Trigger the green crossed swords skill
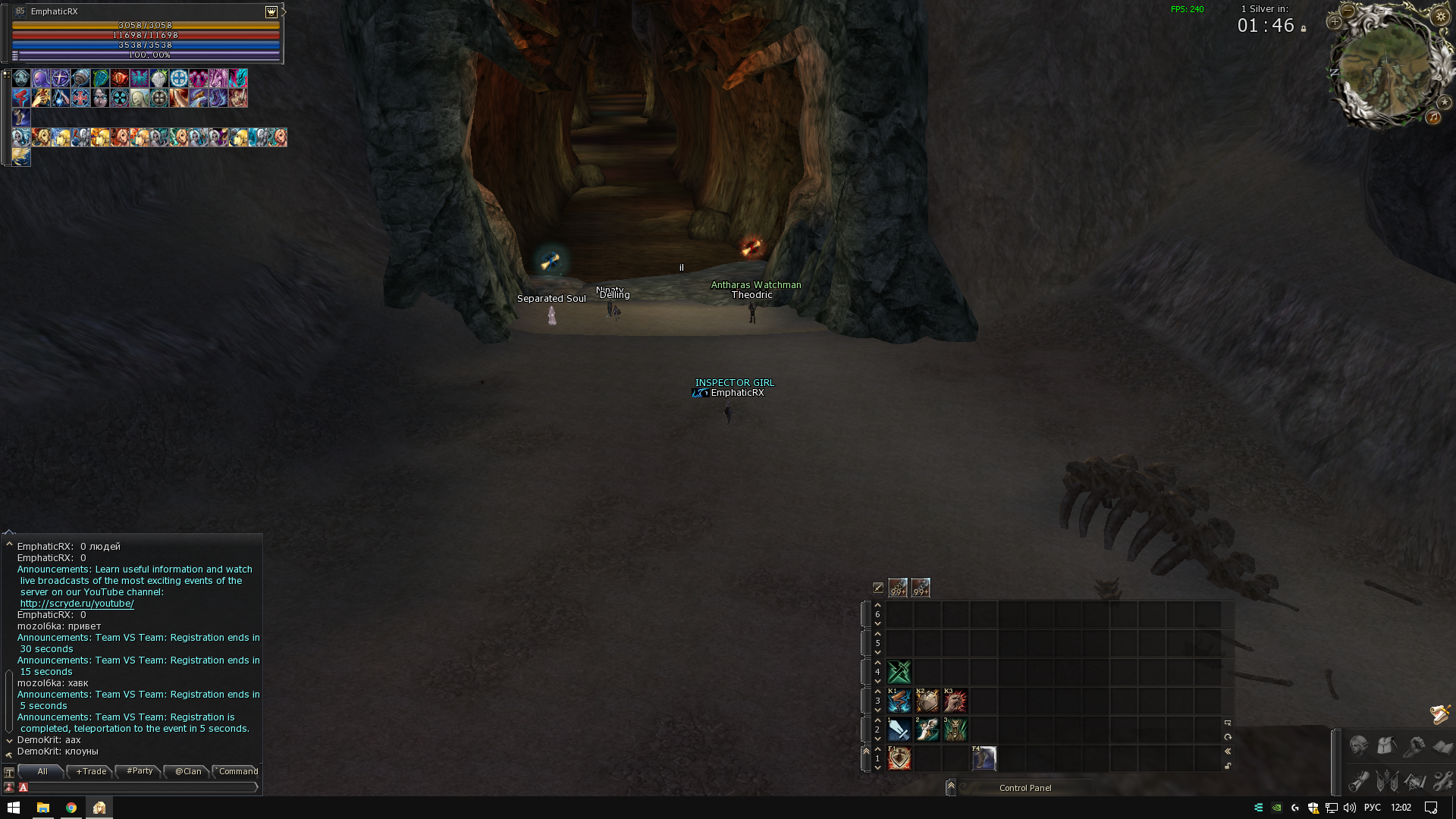Screen dimensions: 1456x819 tap(899, 672)
